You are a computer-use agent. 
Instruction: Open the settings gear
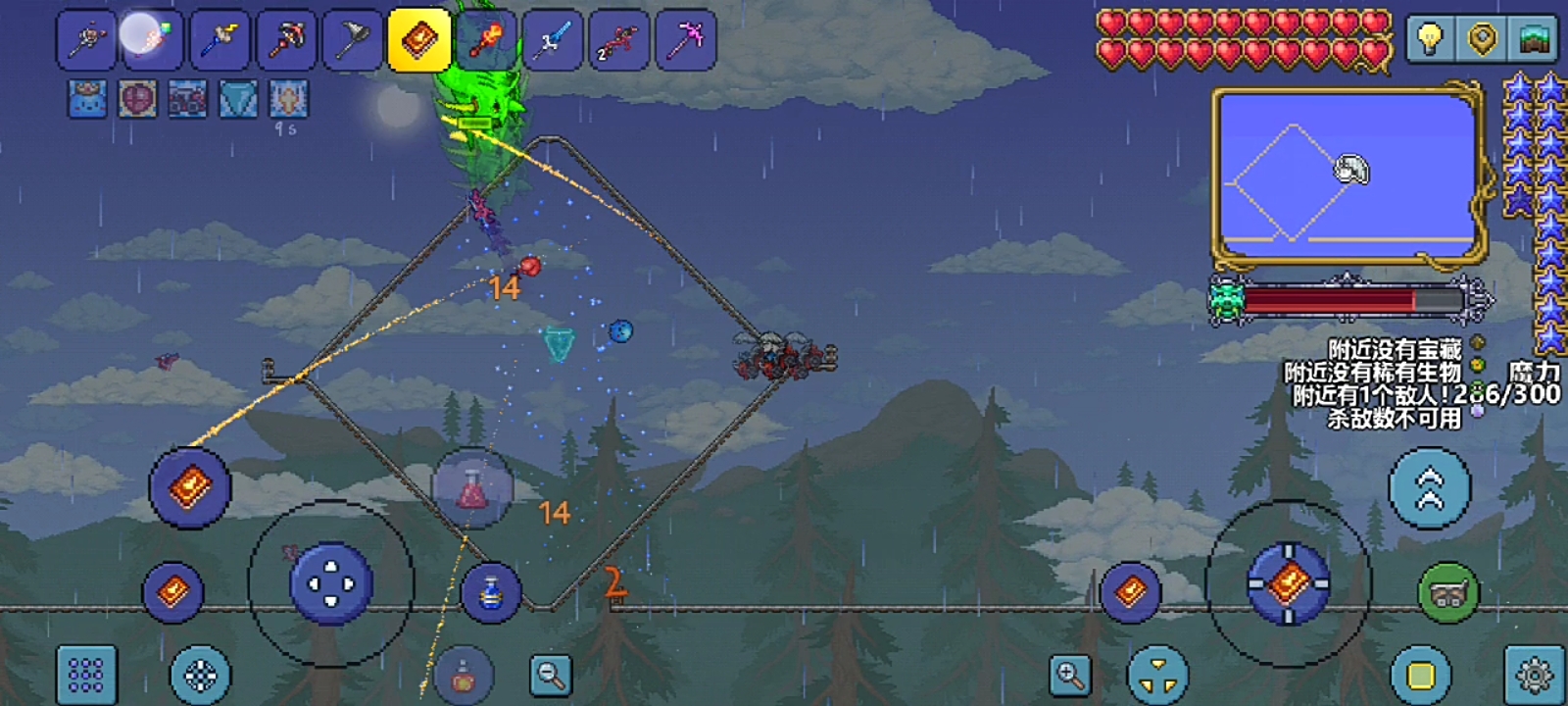1534,675
